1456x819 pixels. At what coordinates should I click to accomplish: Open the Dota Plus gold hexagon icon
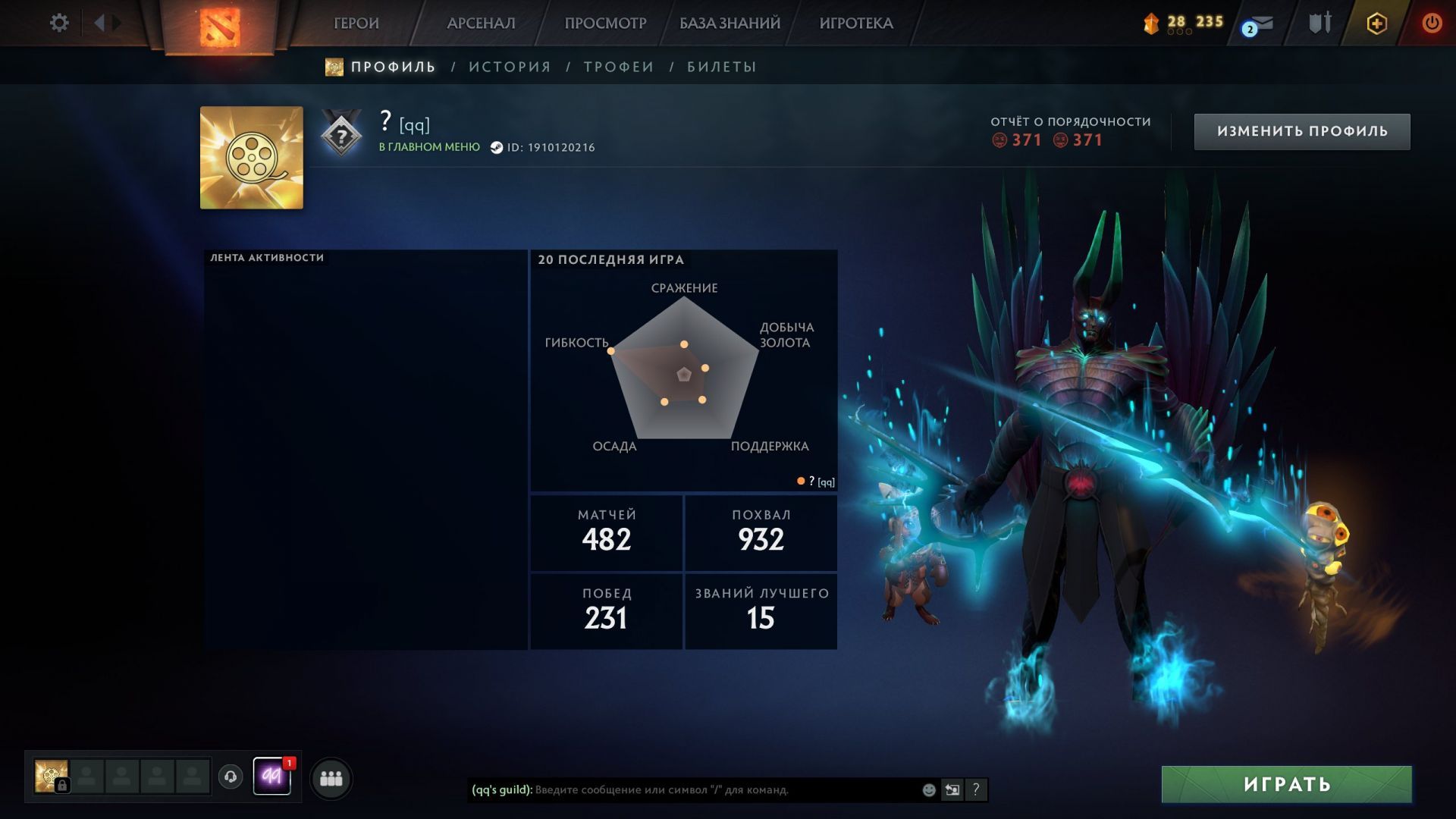pos(1376,24)
